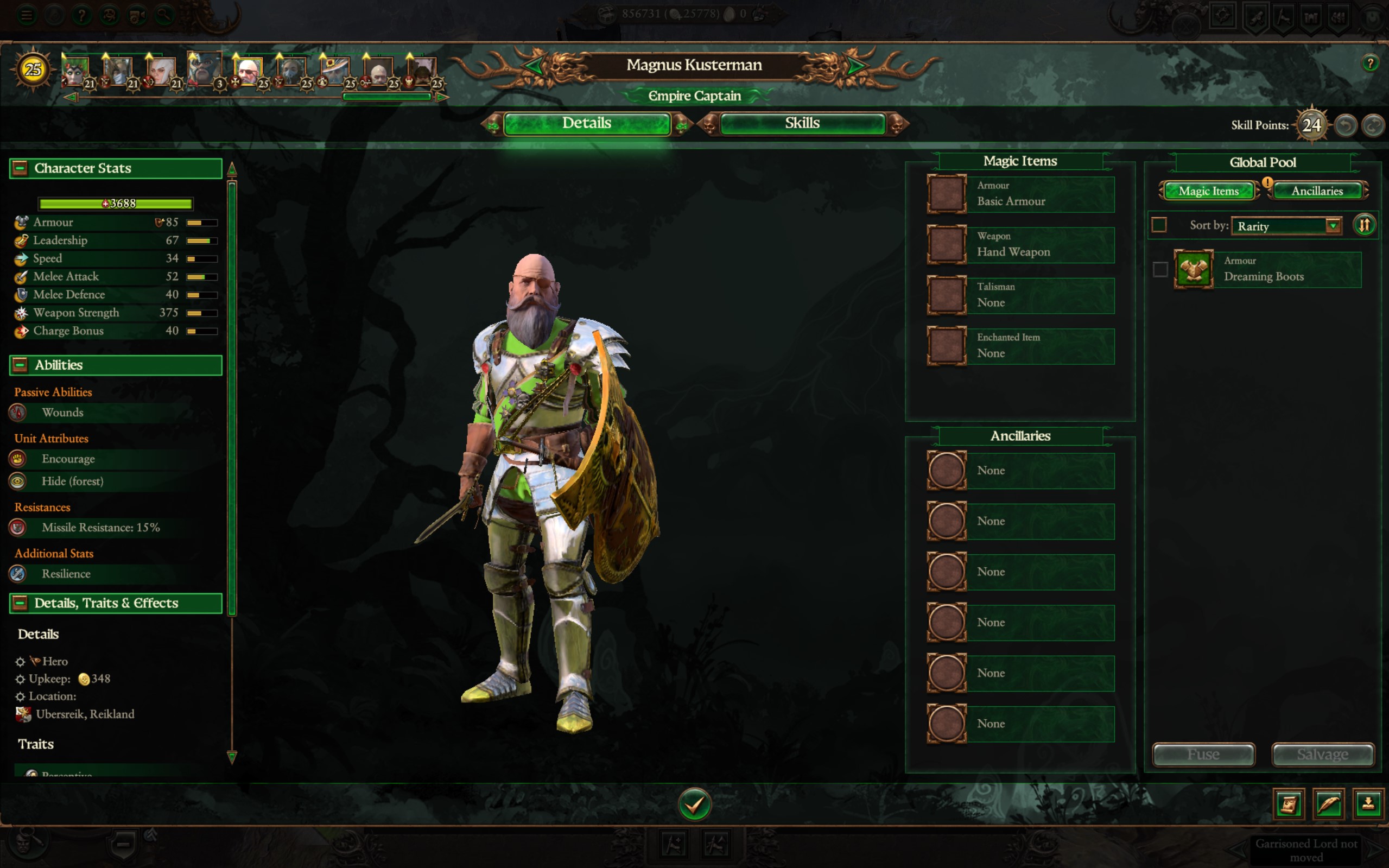Open the game menu icon top-left
The height and width of the screenshot is (868, 1389).
26,14
